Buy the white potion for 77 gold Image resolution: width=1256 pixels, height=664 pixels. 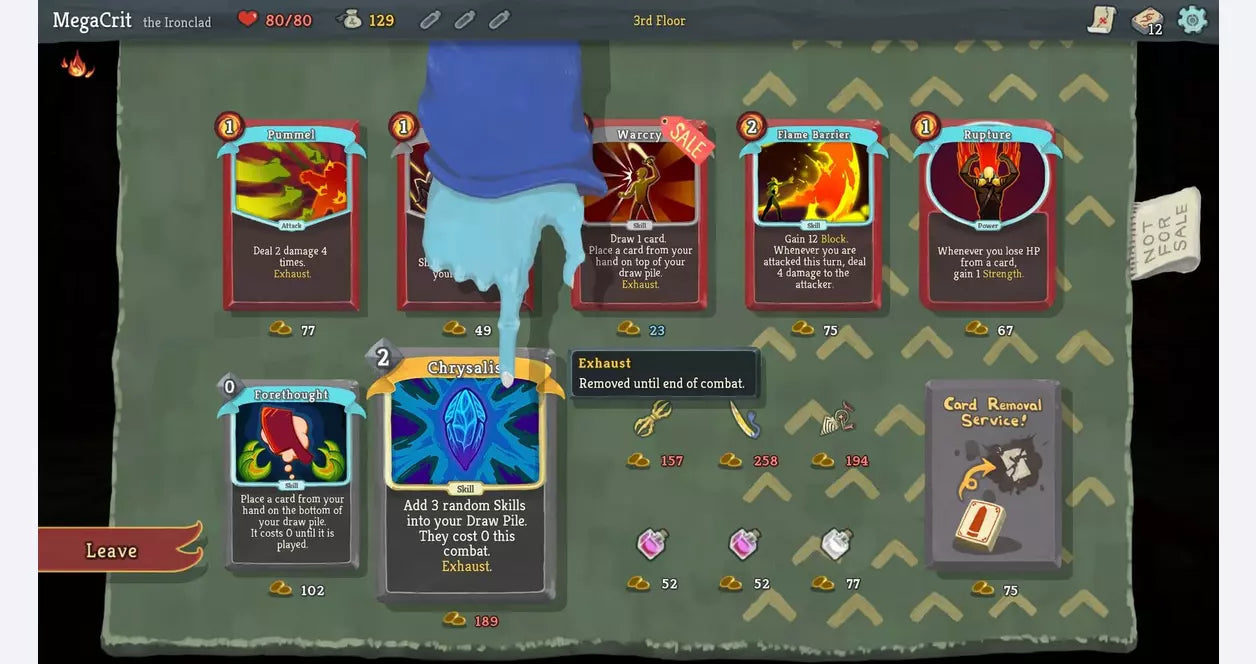[836, 545]
